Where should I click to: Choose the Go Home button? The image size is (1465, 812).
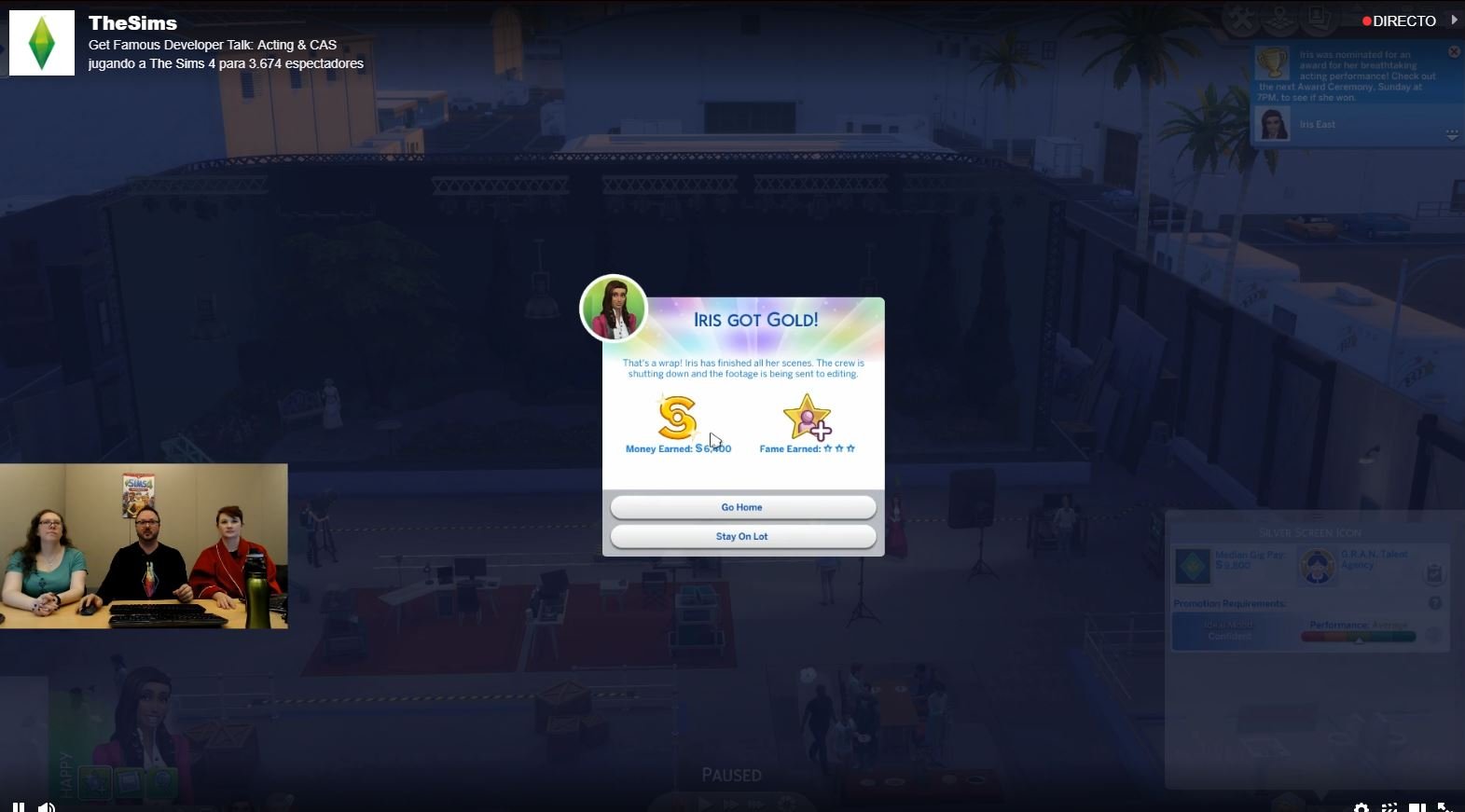[742, 507]
